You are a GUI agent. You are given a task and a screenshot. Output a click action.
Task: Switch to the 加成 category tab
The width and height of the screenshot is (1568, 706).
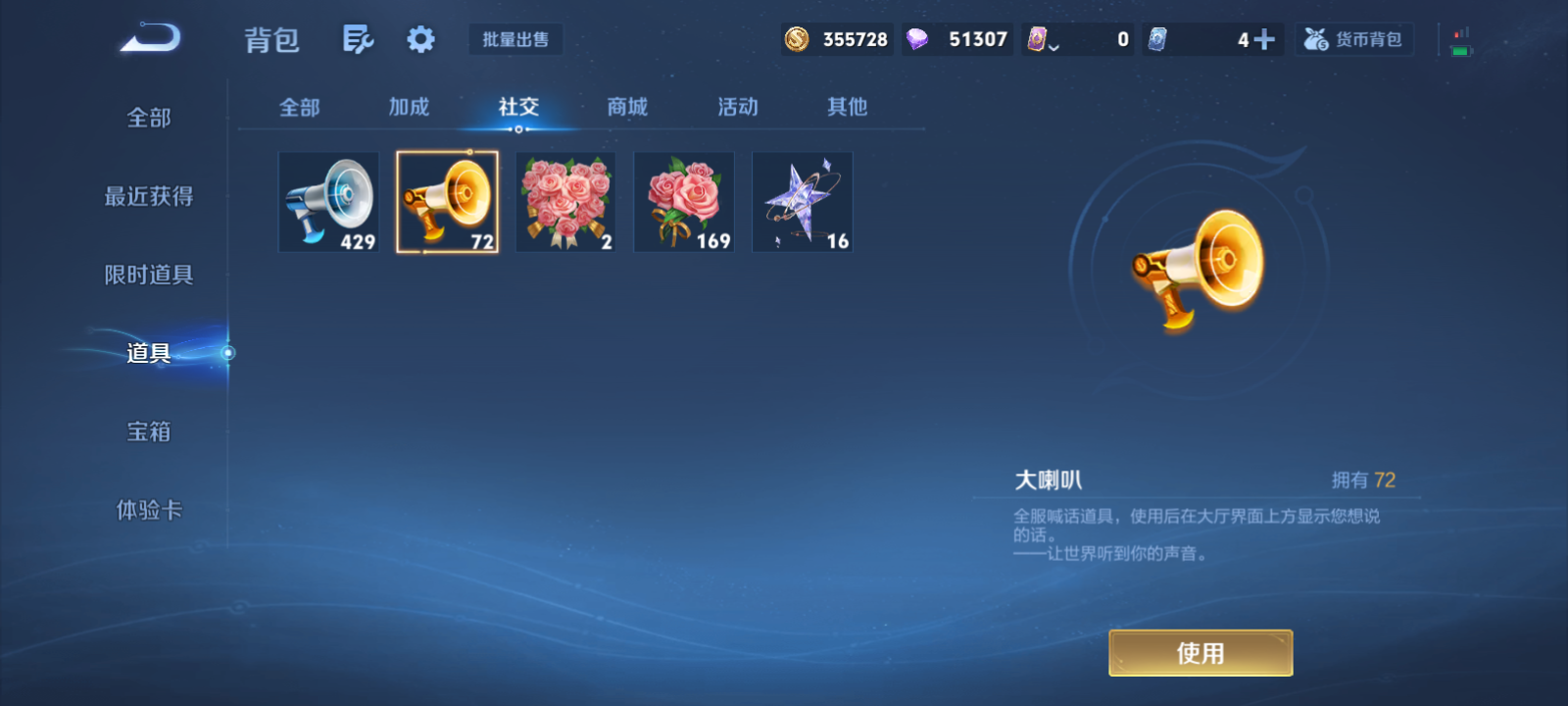pos(409,108)
